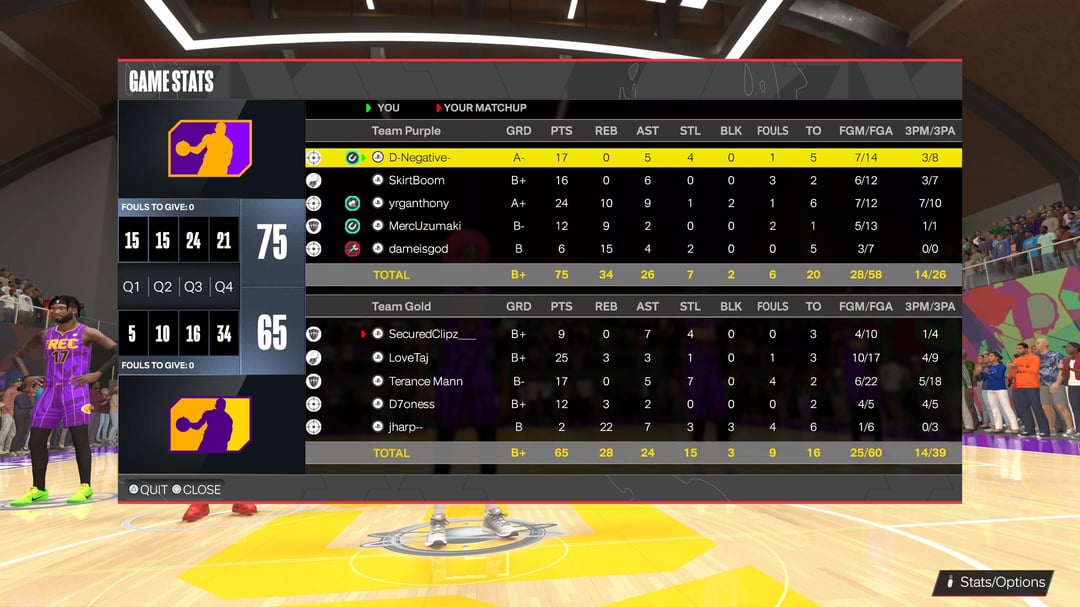1080x607 pixels.
Task: Open Stats/Options at bottom right
Action: 994,582
